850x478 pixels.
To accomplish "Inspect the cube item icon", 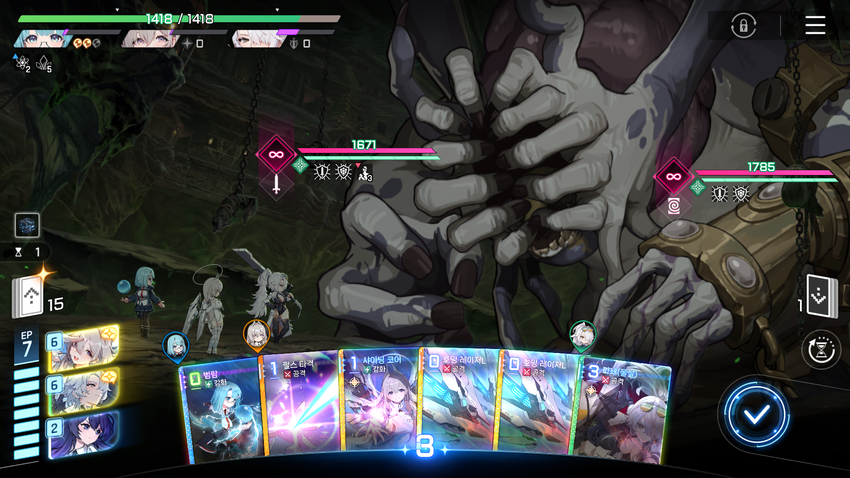I will (27, 226).
